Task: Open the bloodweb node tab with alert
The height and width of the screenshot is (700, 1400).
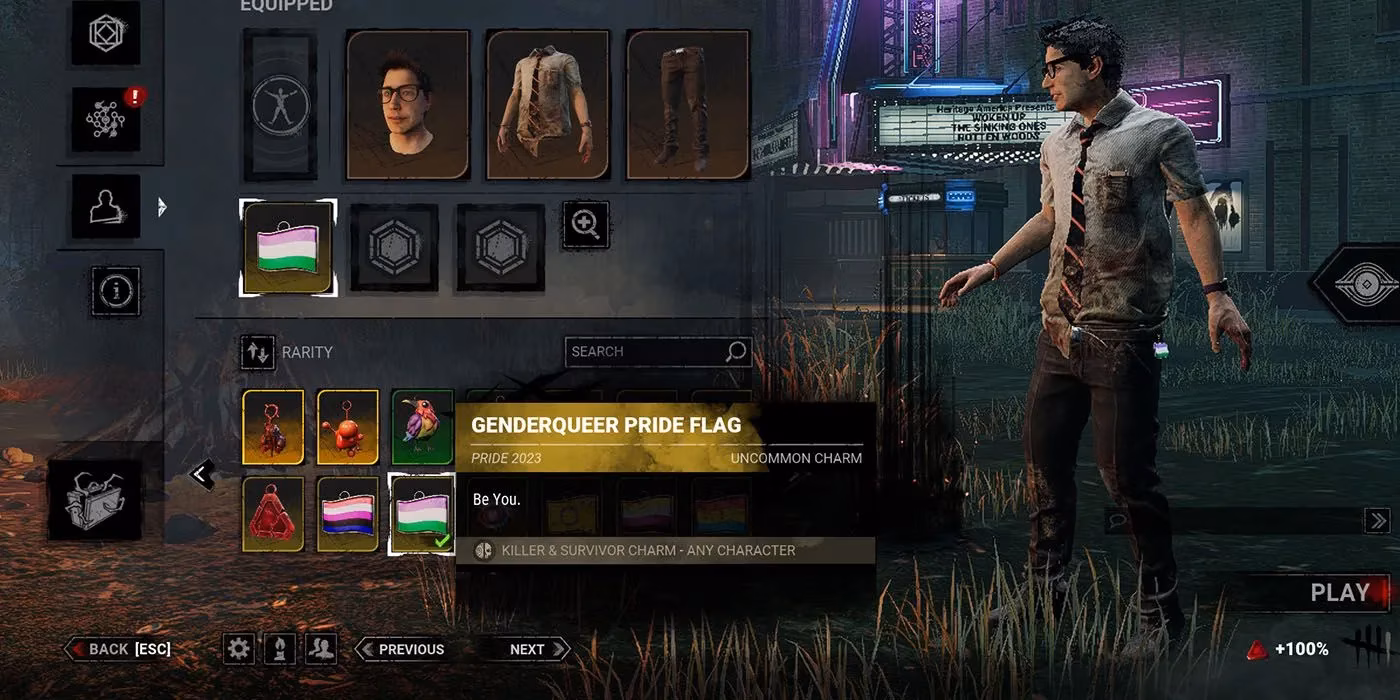Action: click(x=105, y=120)
